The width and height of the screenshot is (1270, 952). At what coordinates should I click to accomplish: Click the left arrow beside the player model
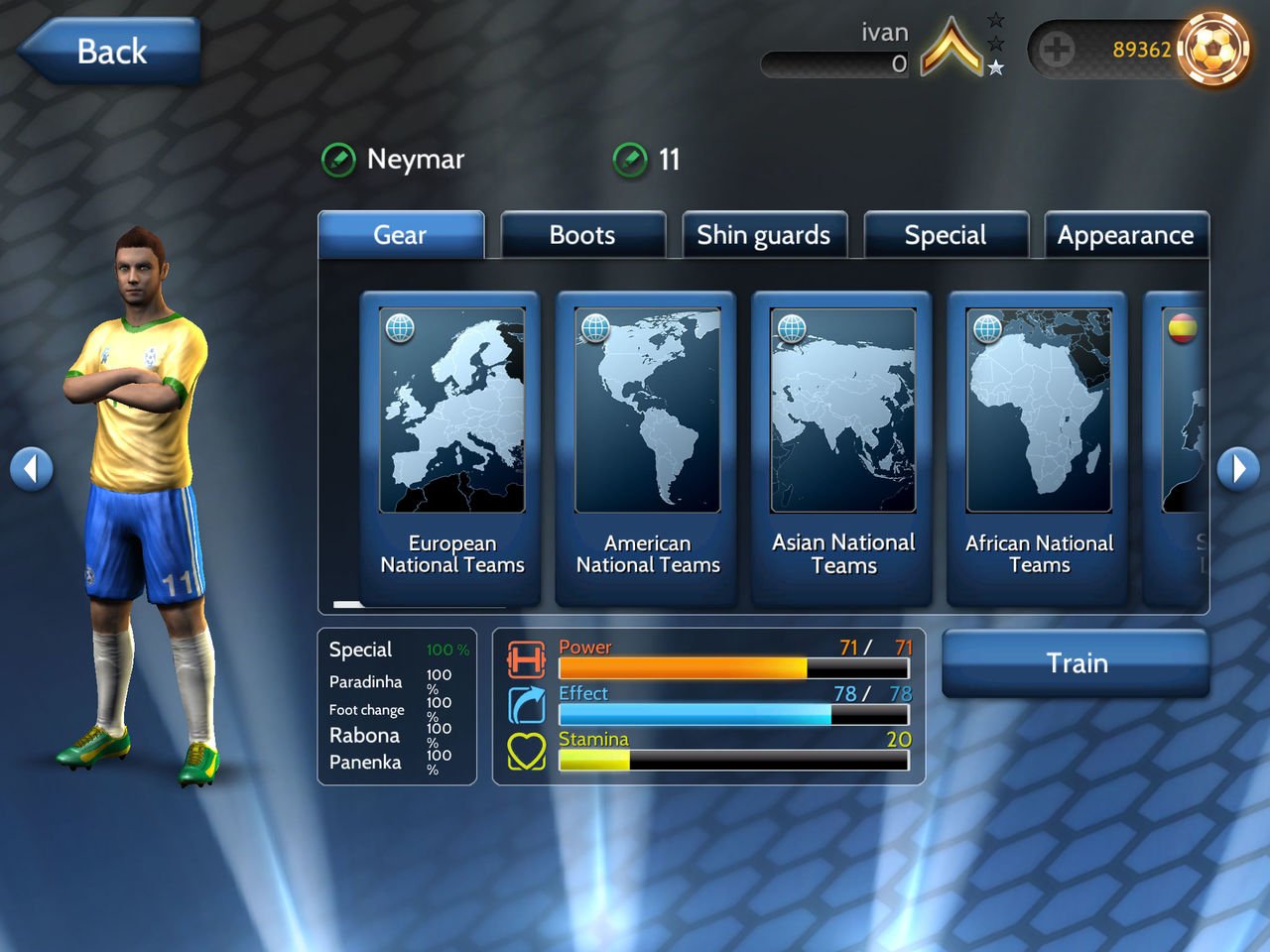(x=32, y=468)
